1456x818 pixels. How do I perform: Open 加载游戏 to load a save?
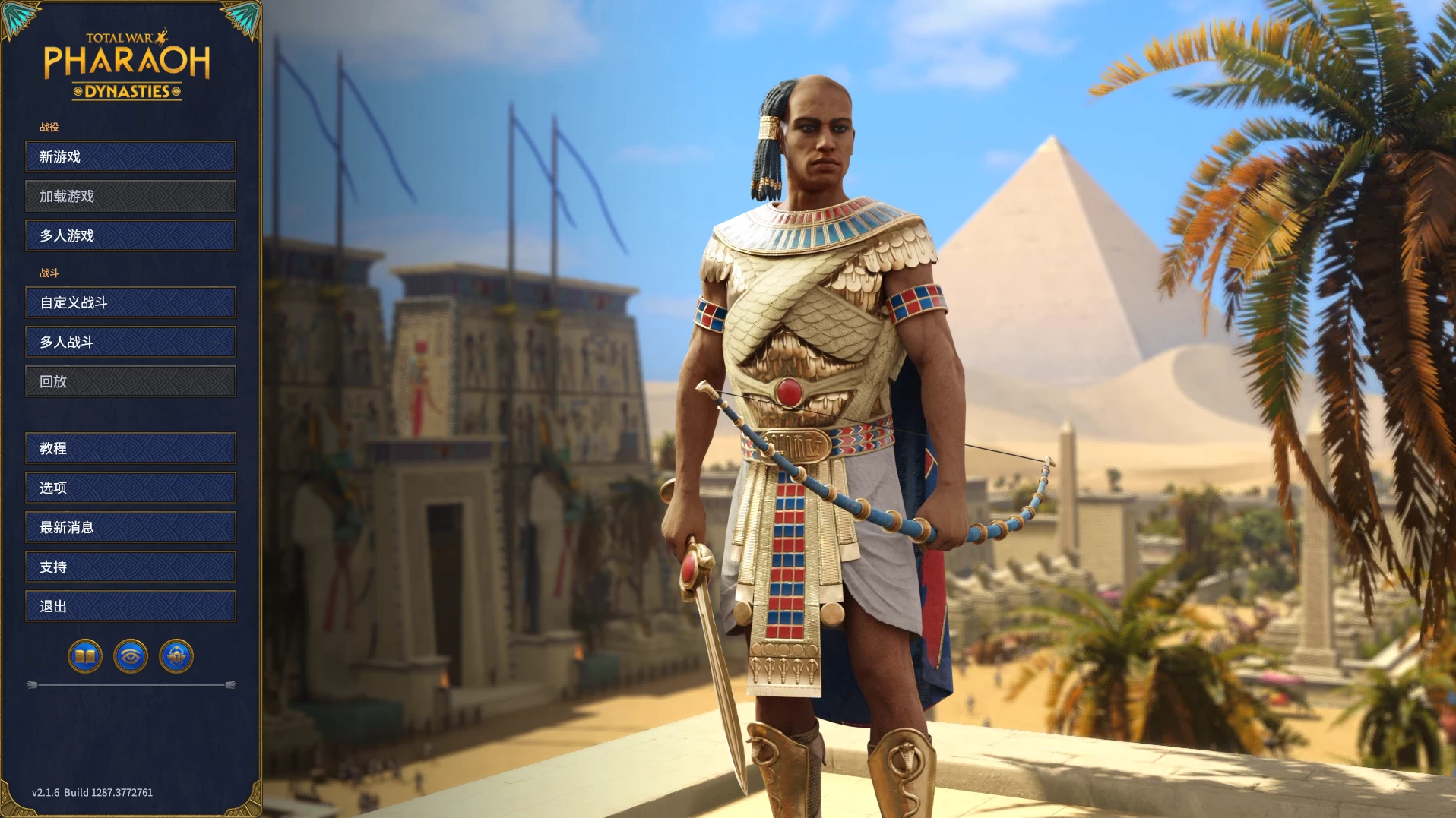pyautogui.click(x=131, y=196)
